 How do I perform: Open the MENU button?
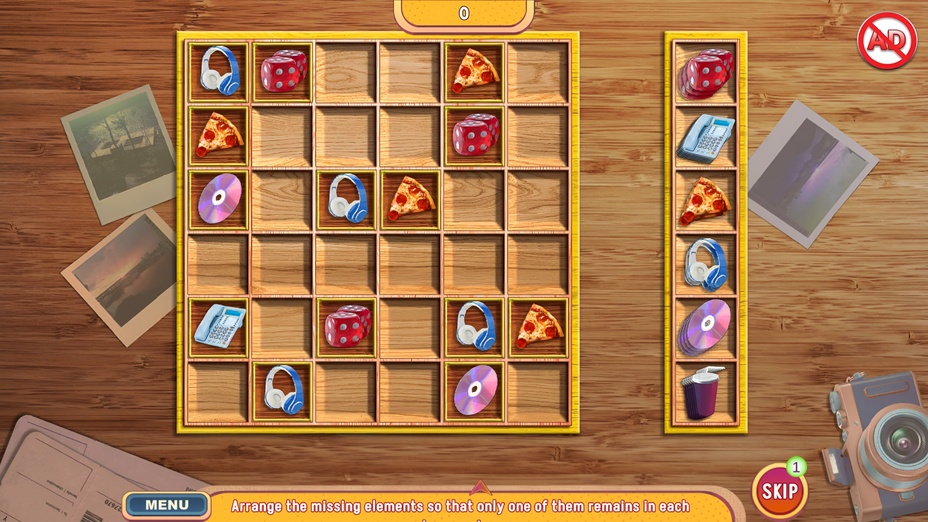(166, 505)
